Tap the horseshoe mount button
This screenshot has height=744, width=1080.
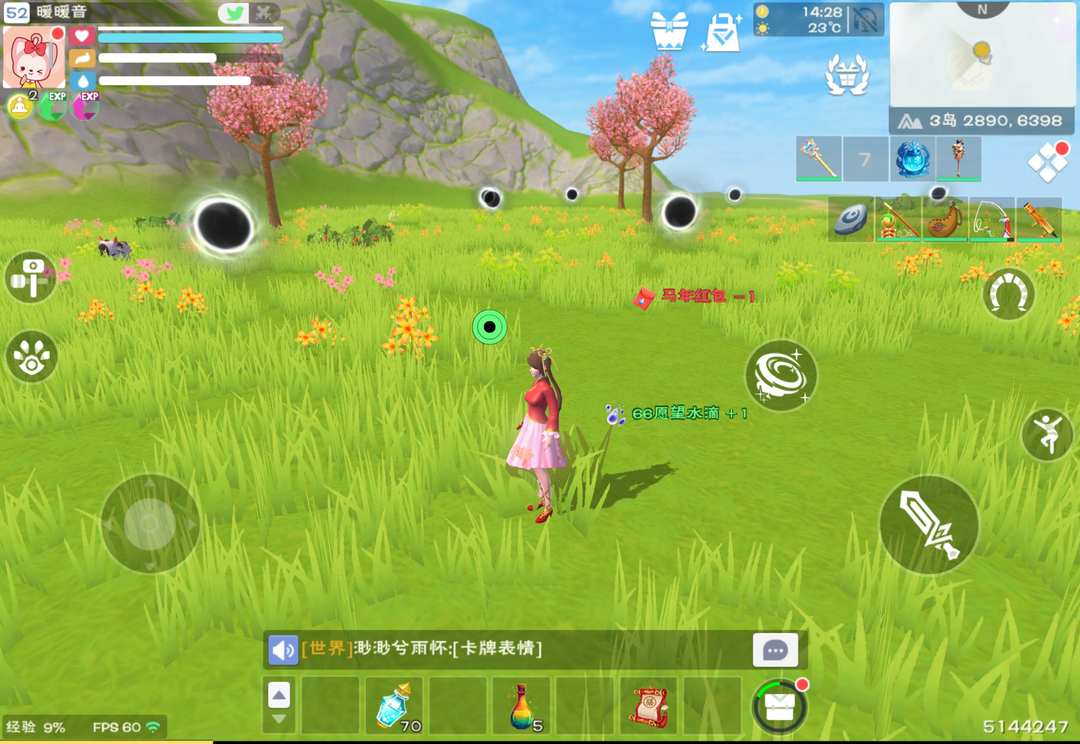(x=1008, y=294)
